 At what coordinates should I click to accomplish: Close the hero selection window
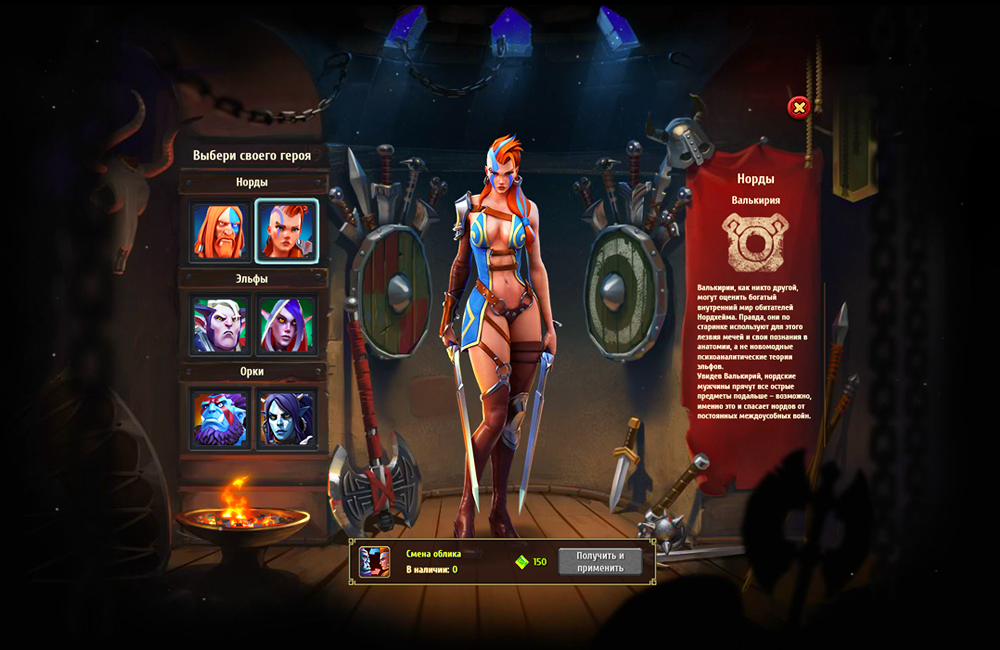click(x=798, y=107)
